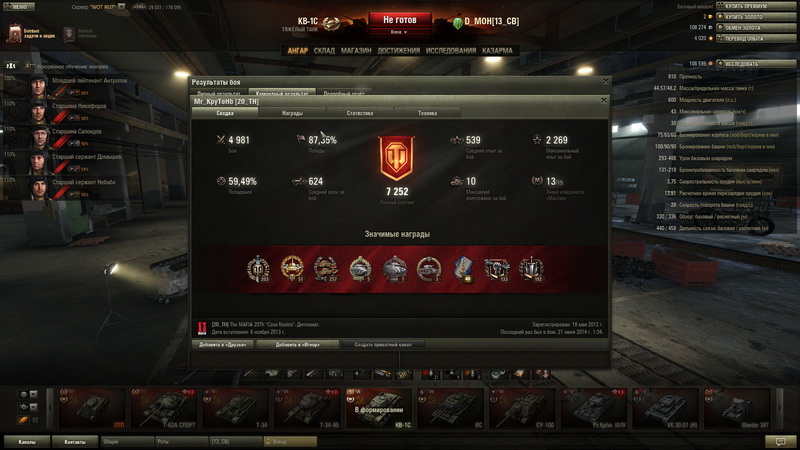Open the Награды tab in player profile
This screenshot has height=450, width=800.
(292, 113)
